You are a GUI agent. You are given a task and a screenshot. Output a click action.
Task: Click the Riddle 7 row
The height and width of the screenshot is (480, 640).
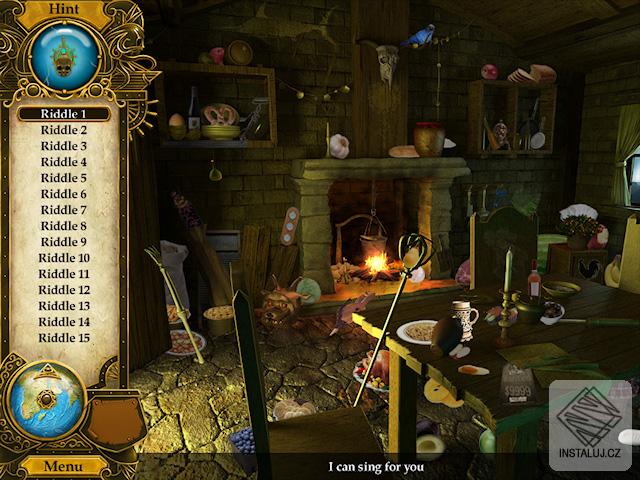[x=63, y=210]
